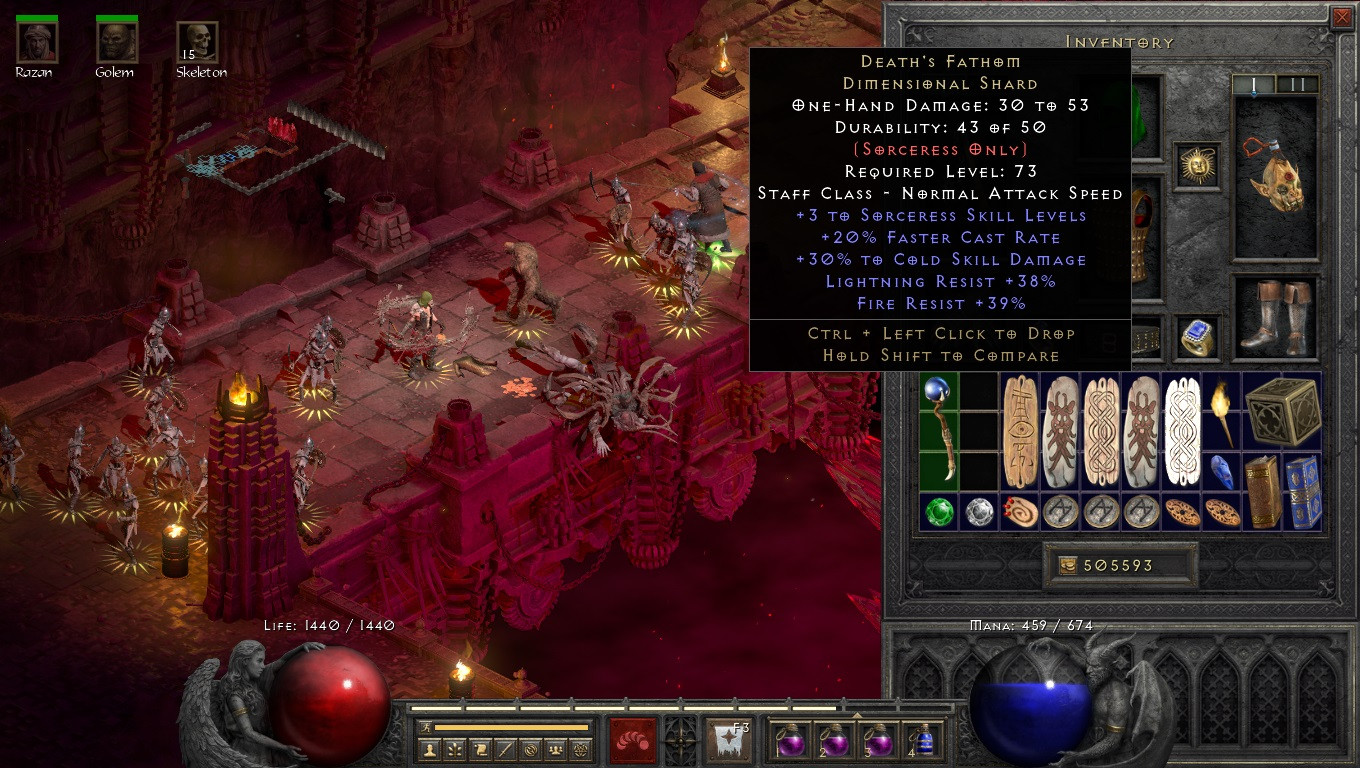Expand the belt via the arrow above it

[856, 714]
